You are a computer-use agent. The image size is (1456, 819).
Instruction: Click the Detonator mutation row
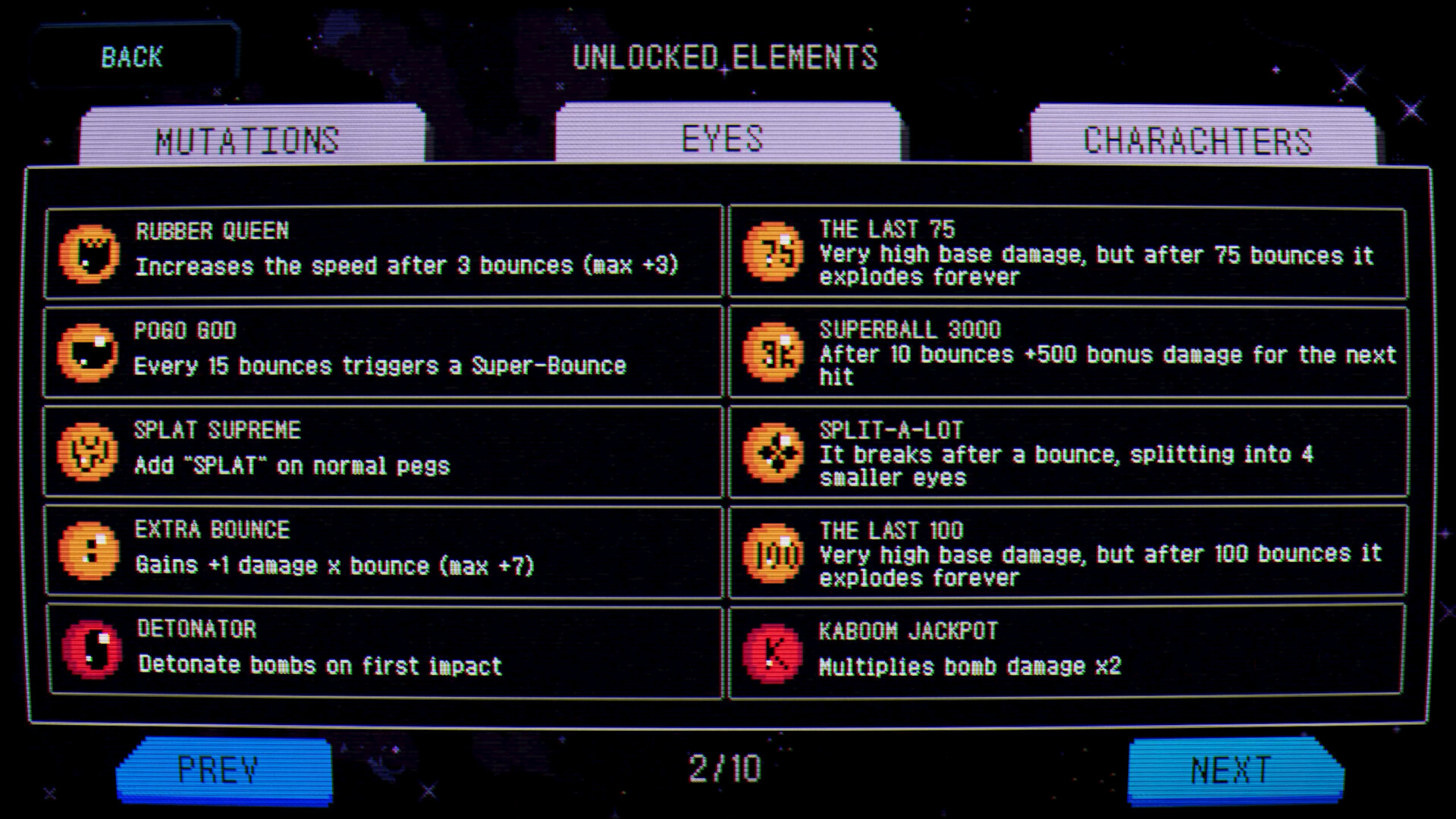[385, 648]
